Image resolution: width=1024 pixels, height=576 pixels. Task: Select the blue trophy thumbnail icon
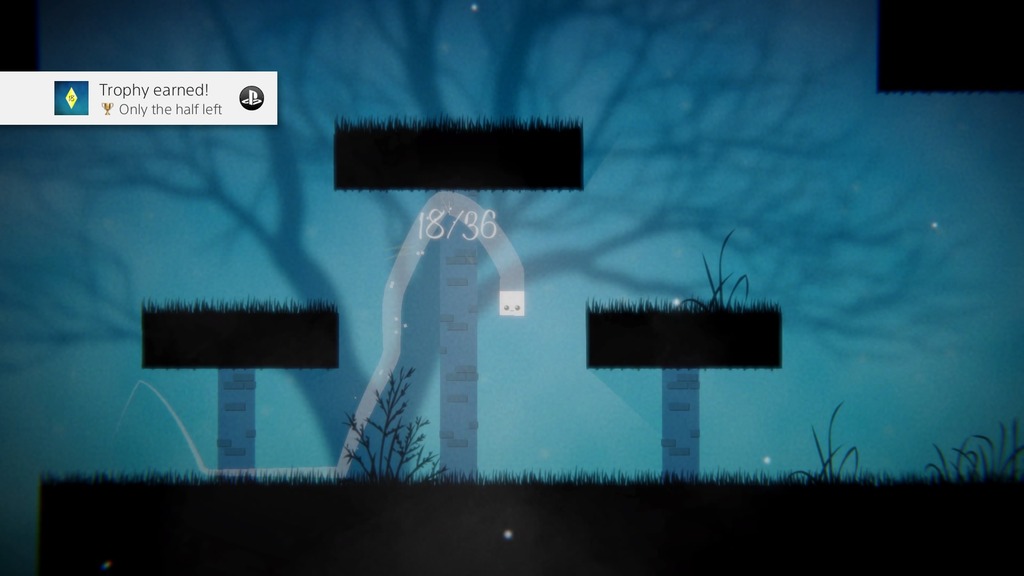71,98
